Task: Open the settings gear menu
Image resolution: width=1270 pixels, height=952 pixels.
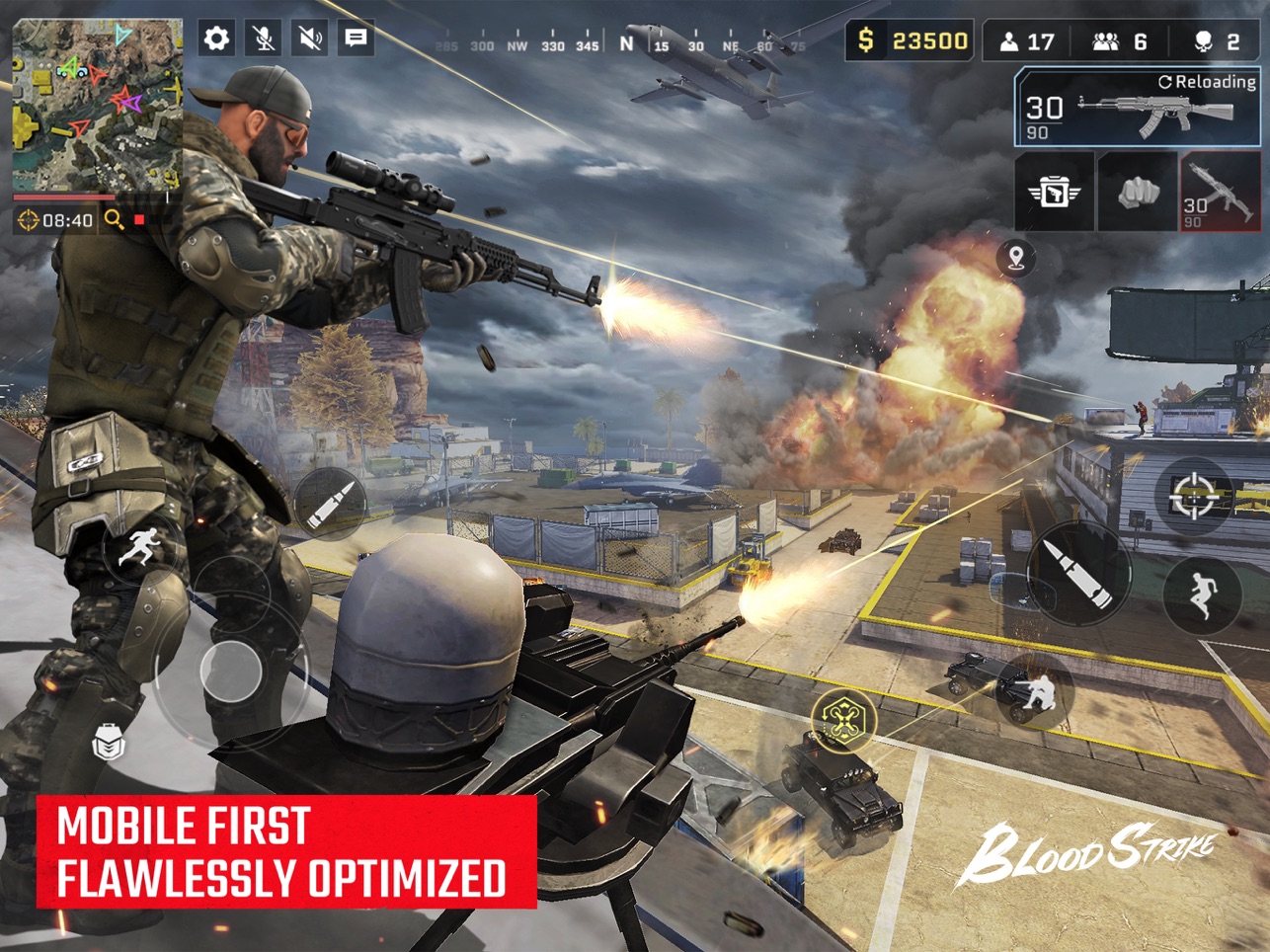Action: (x=216, y=39)
